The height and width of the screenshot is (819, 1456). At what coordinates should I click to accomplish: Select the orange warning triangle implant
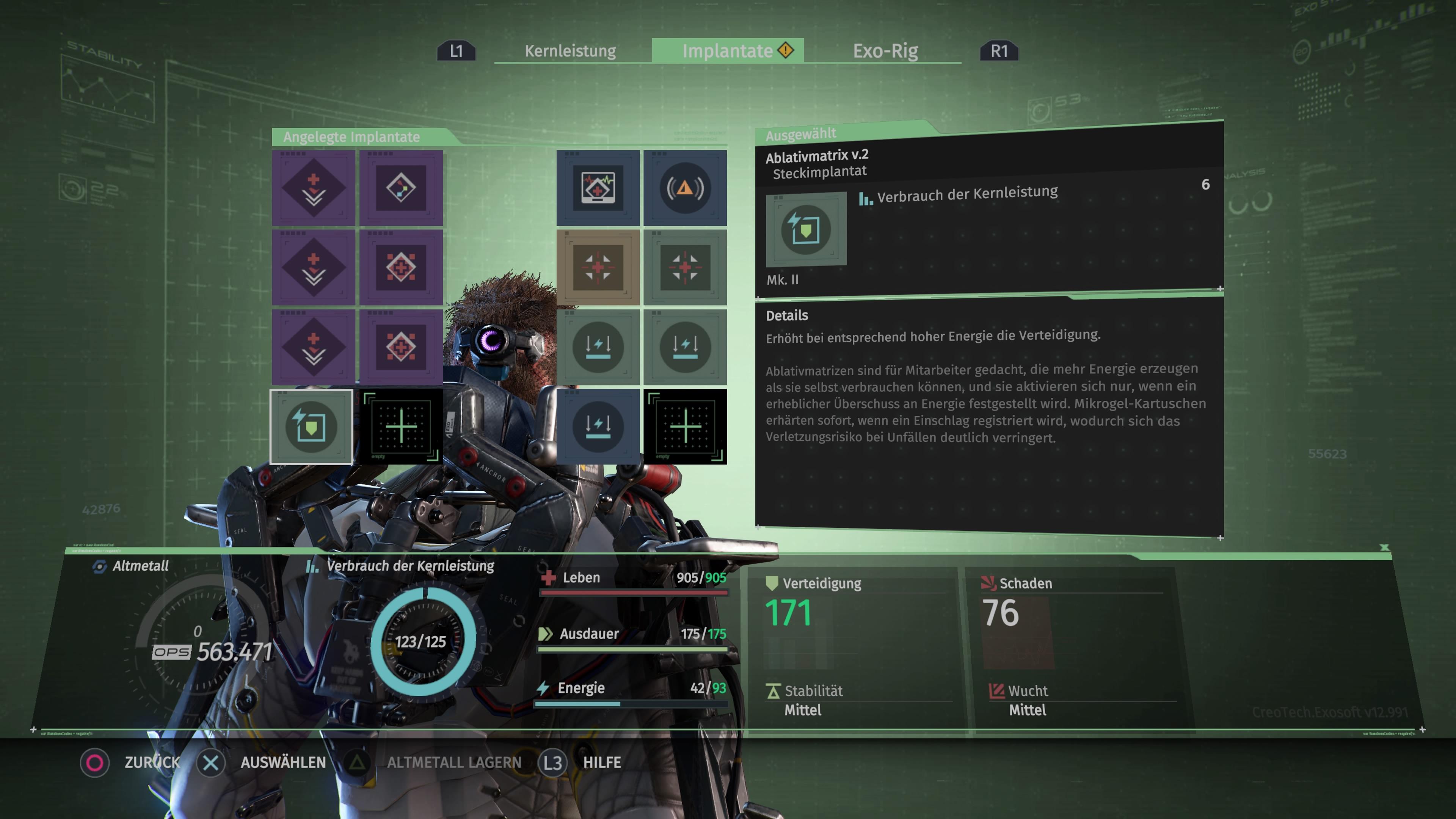click(685, 188)
